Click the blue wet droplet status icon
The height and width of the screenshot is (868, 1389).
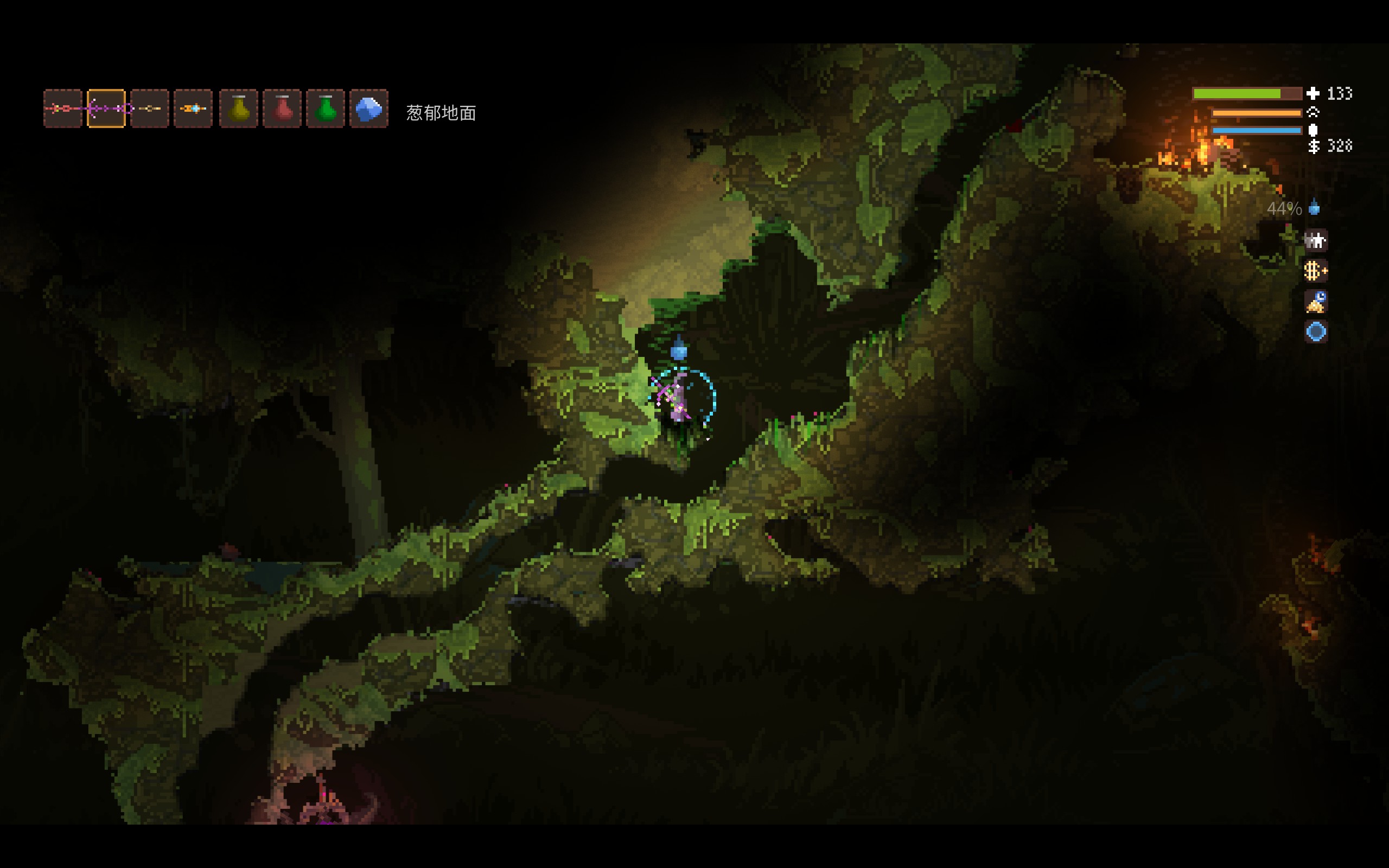point(1314,208)
